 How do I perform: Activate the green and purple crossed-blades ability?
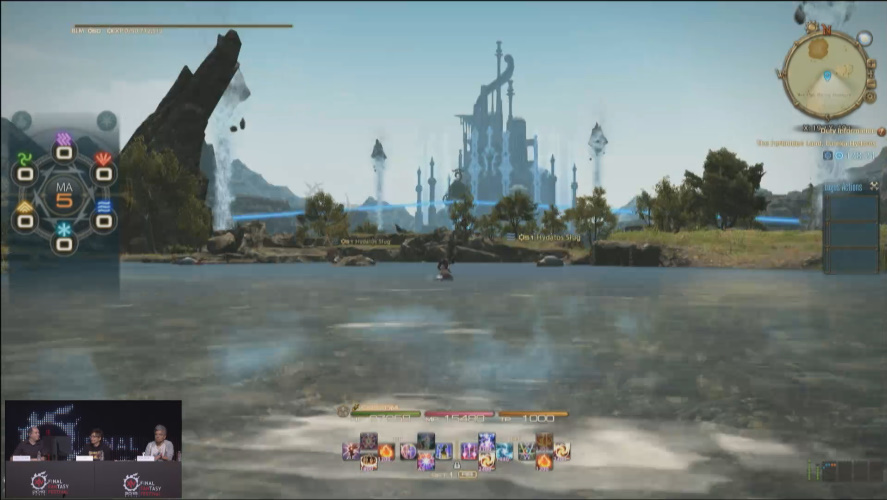click(525, 451)
